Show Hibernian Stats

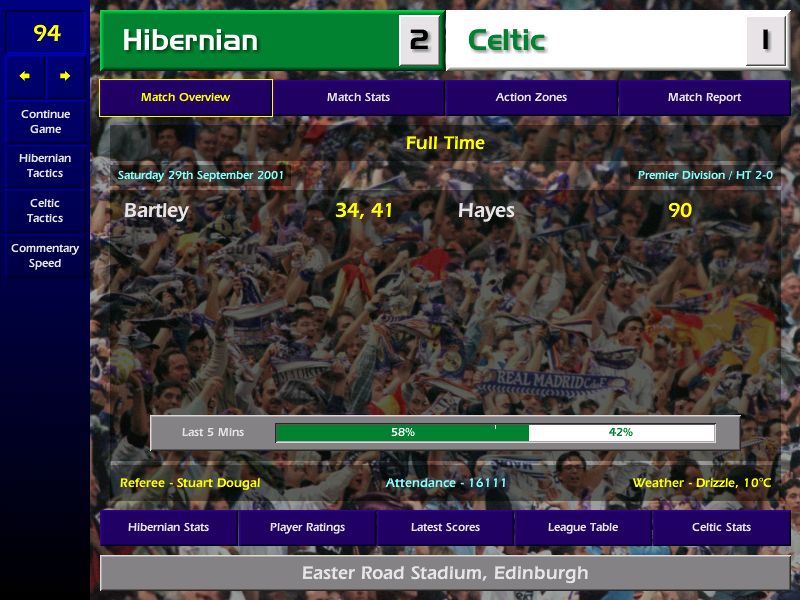point(168,528)
